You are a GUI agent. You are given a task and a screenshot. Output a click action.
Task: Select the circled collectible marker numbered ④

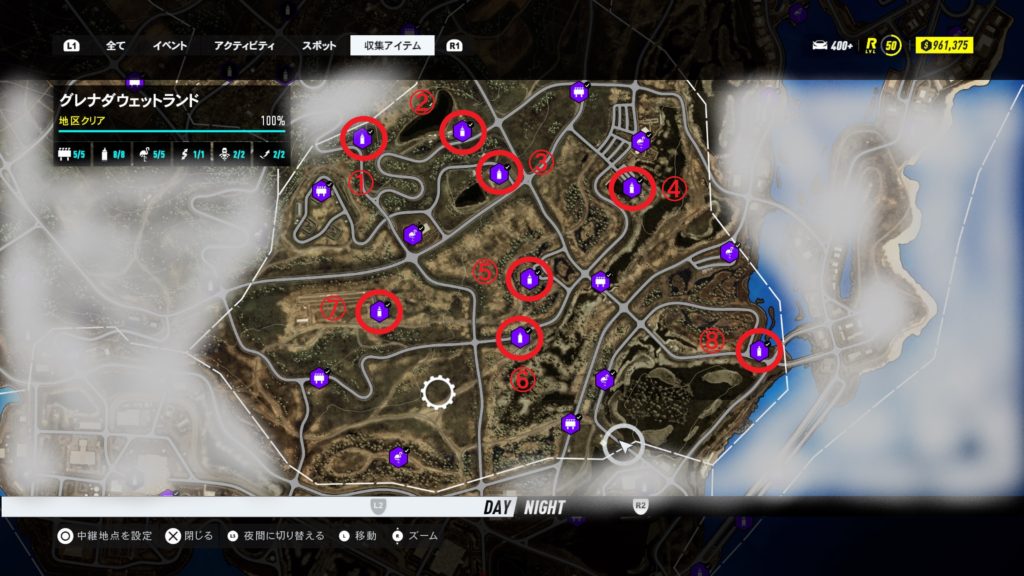click(632, 186)
